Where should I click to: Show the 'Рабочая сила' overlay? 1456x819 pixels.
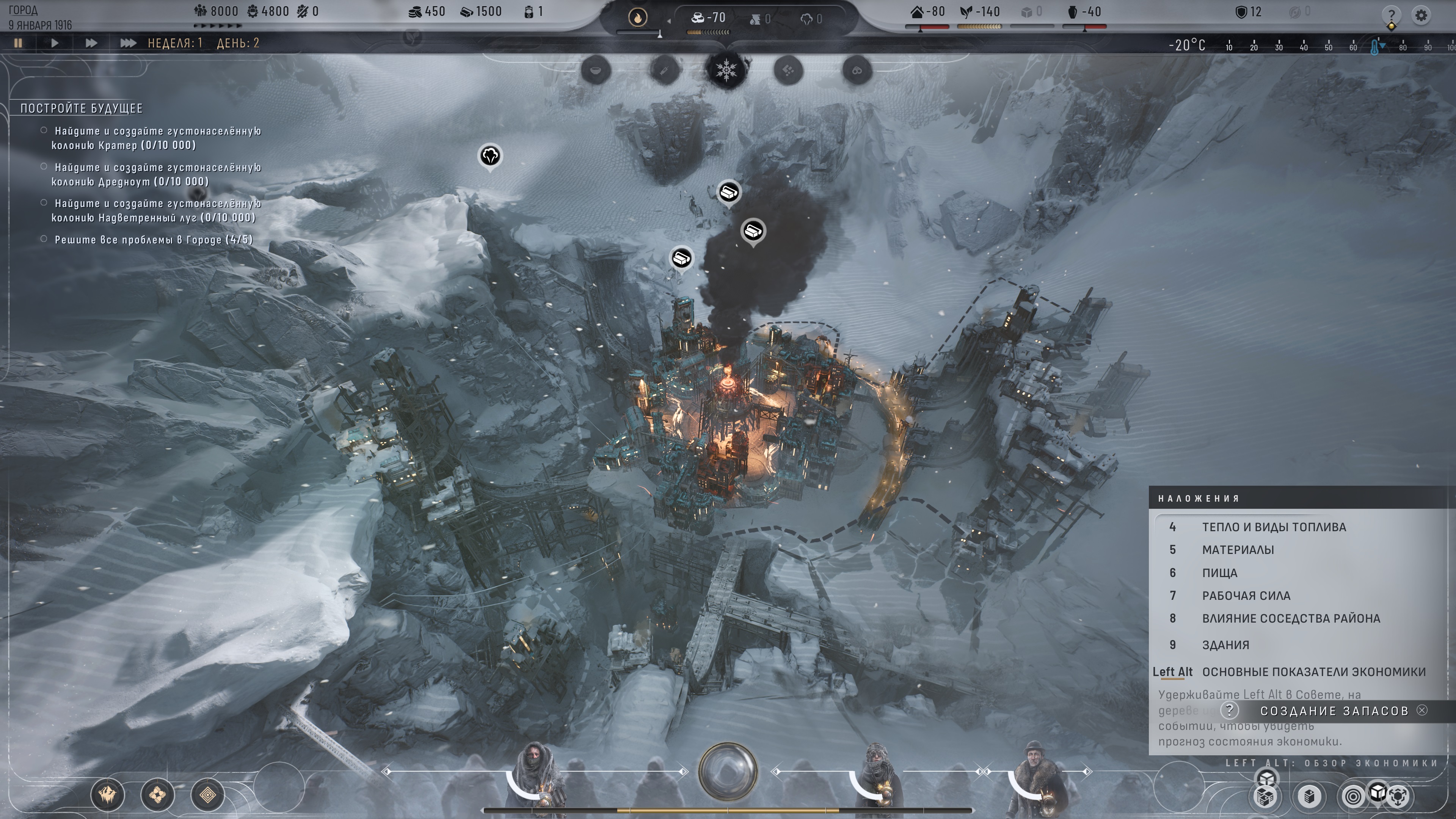coord(1246,595)
